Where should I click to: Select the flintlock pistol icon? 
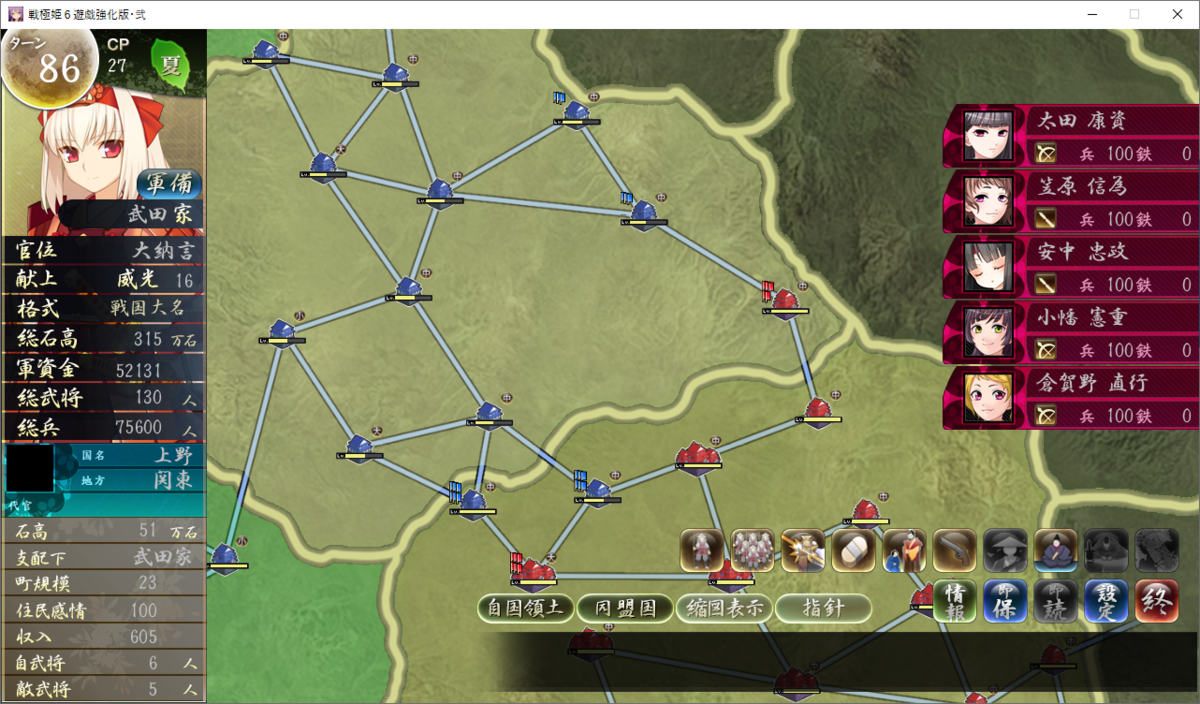pyautogui.click(x=954, y=550)
